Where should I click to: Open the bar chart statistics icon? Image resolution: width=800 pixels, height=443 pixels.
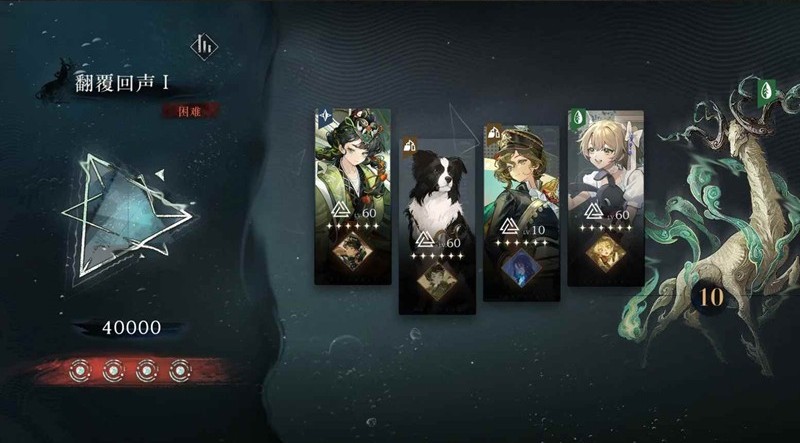(204, 47)
